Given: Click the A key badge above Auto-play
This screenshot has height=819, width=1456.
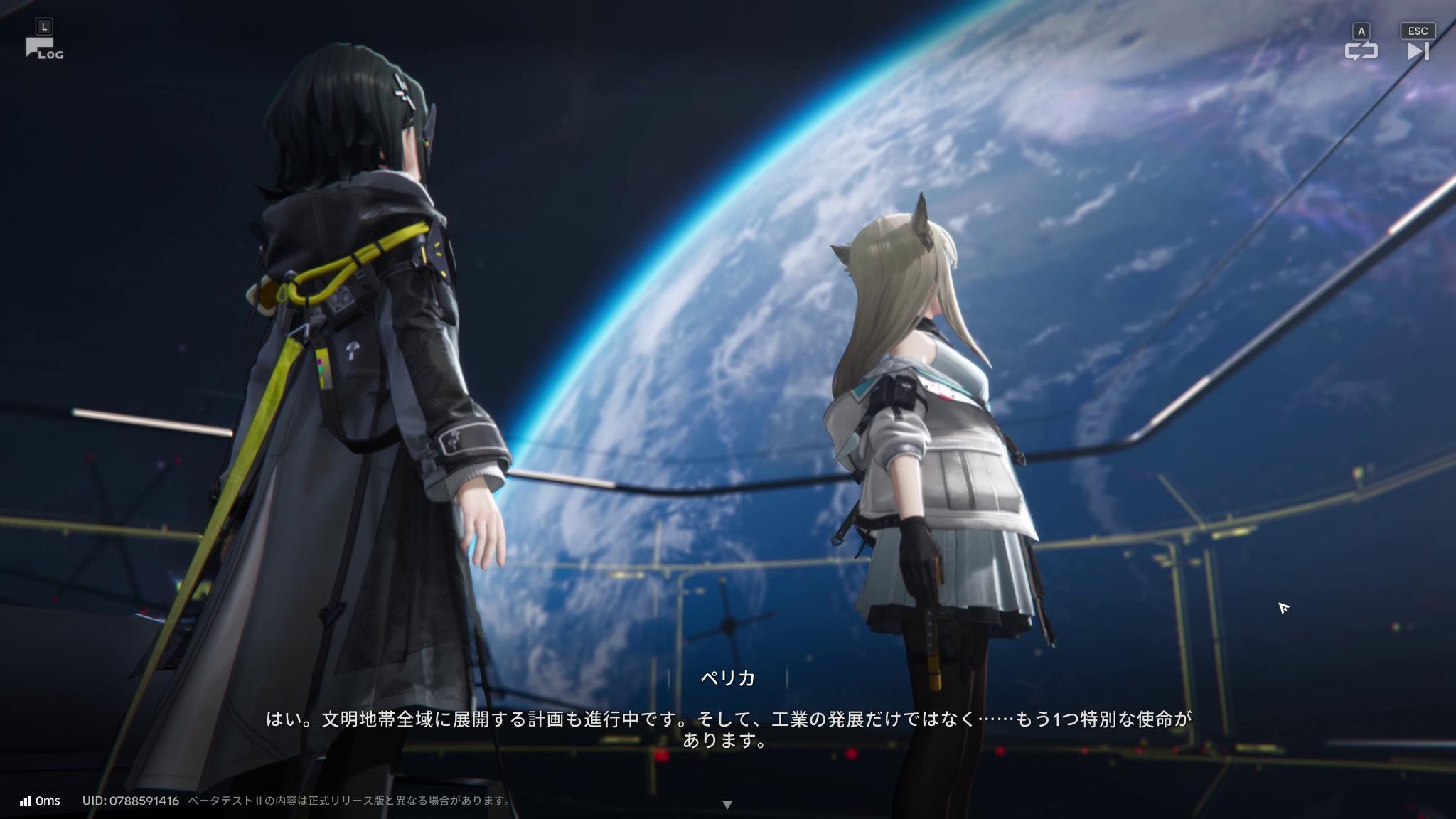Looking at the screenshot, I should (x=1360, y=31).
